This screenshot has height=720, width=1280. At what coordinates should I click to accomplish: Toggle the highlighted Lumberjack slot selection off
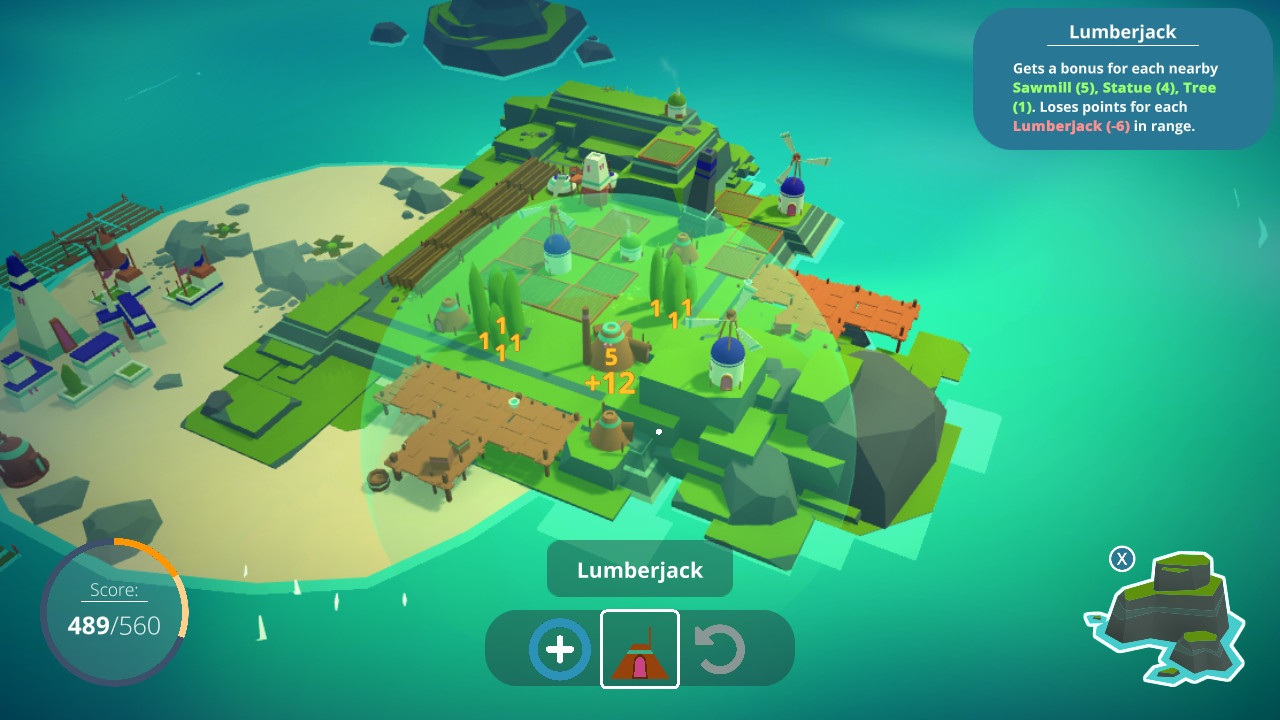tap(639, 648)
